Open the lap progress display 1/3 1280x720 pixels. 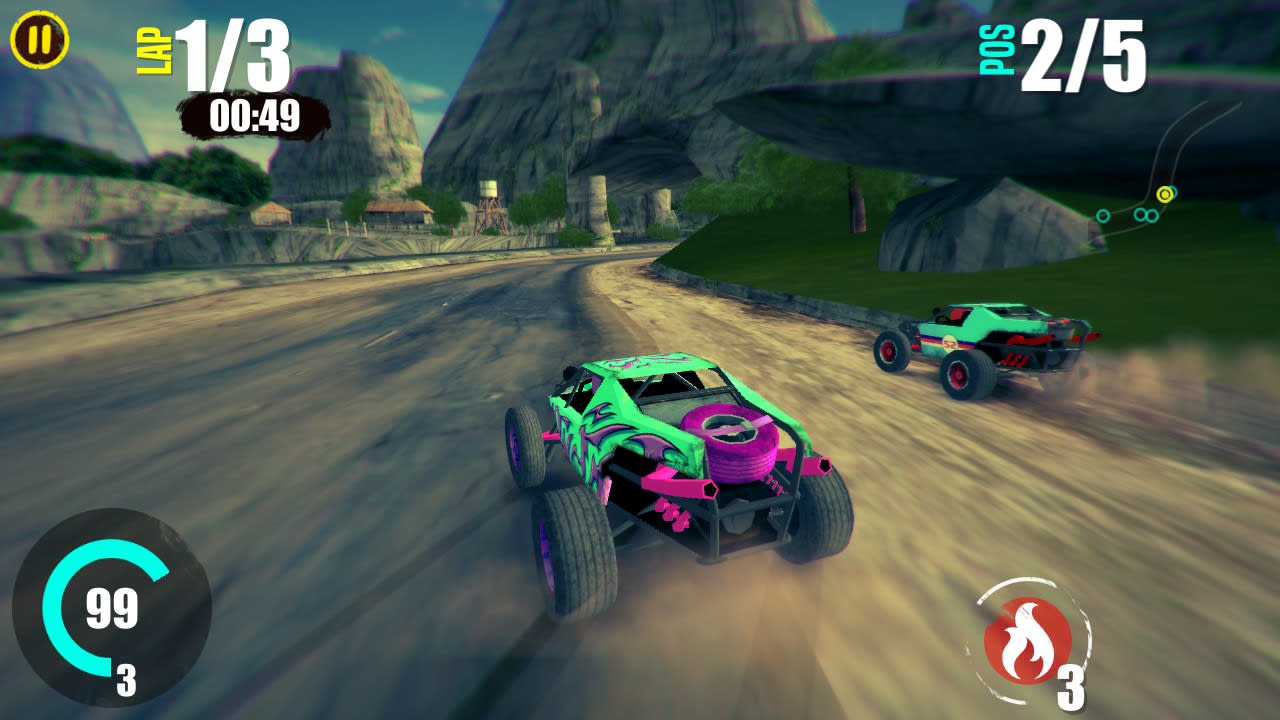pos(234,55)
